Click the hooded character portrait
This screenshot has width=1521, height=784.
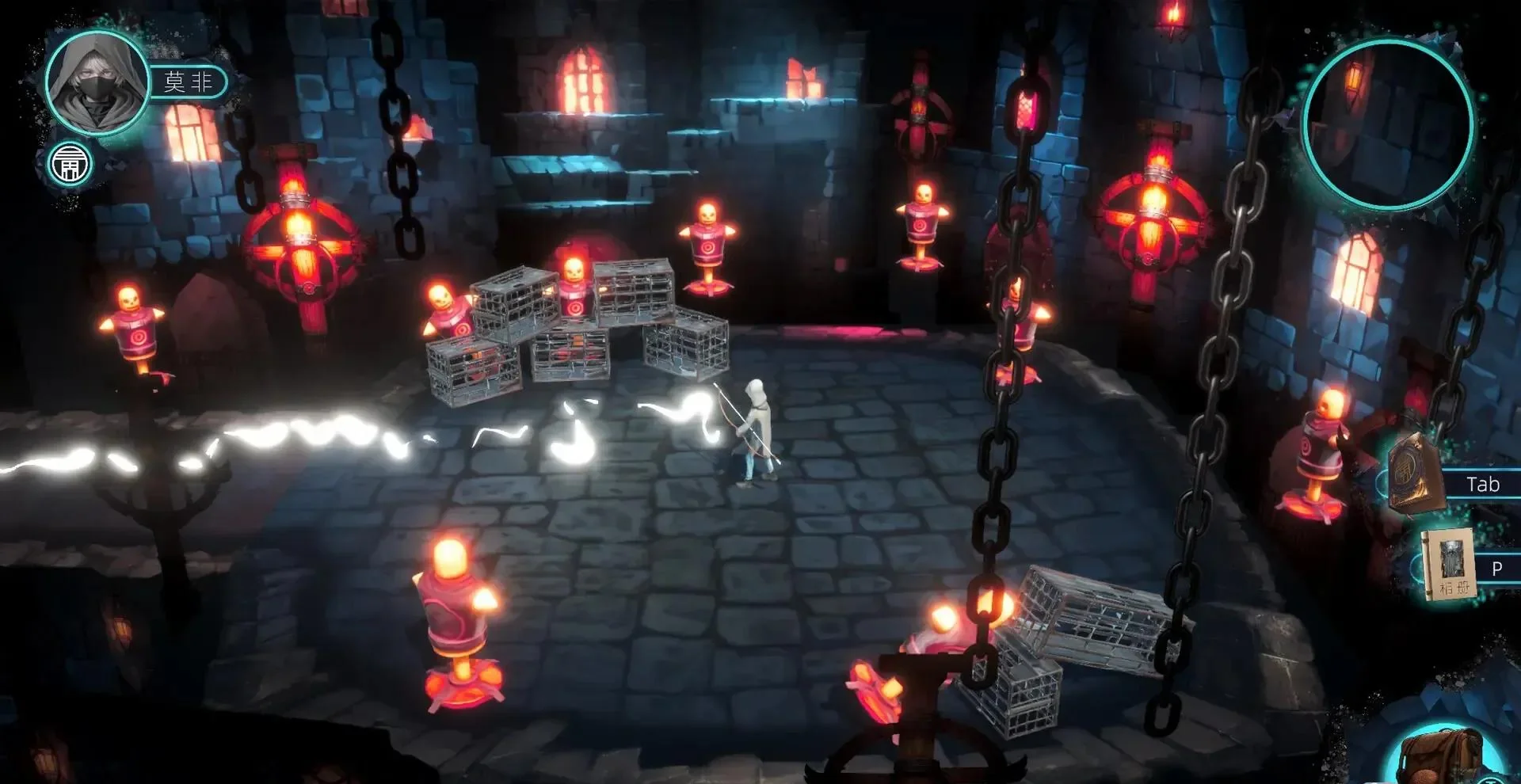tap(97, 83)
